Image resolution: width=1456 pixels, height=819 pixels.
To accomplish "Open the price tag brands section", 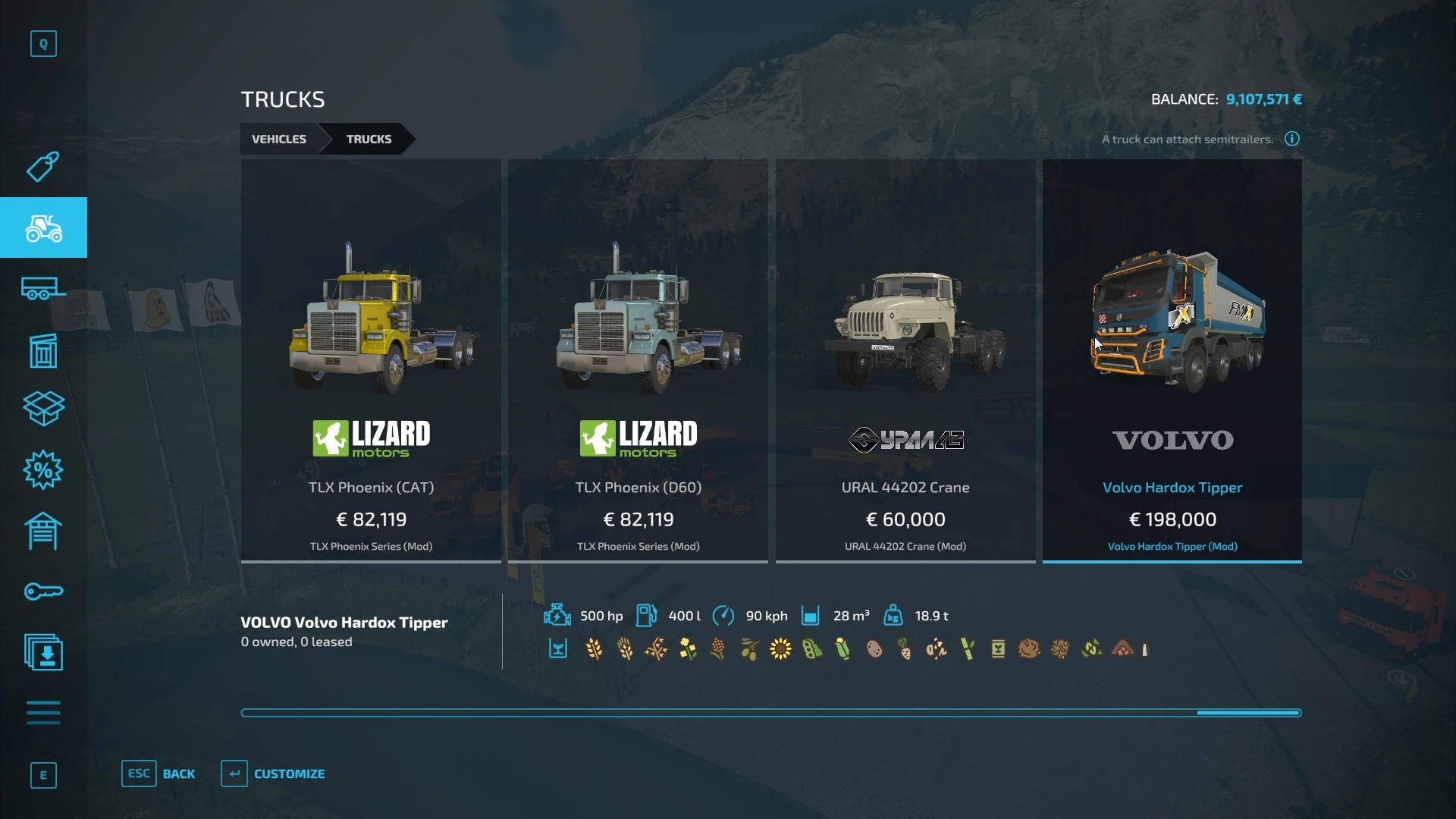I will (43, 167).
